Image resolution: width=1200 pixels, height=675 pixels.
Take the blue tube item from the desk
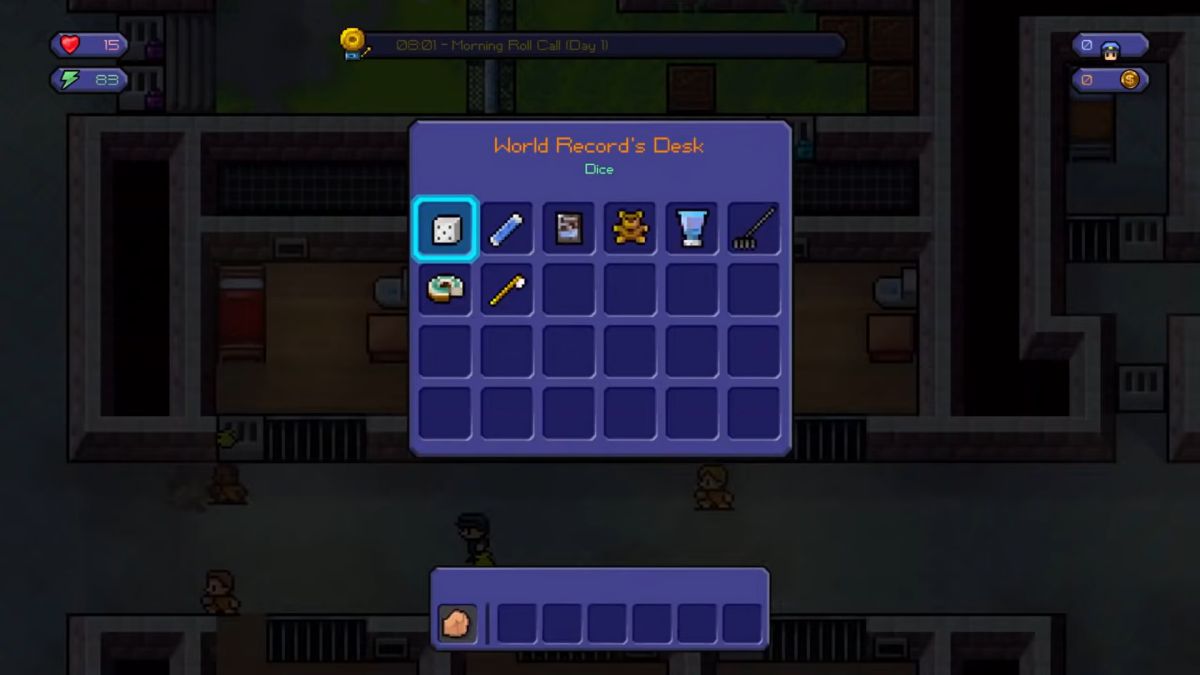[506, 229]
